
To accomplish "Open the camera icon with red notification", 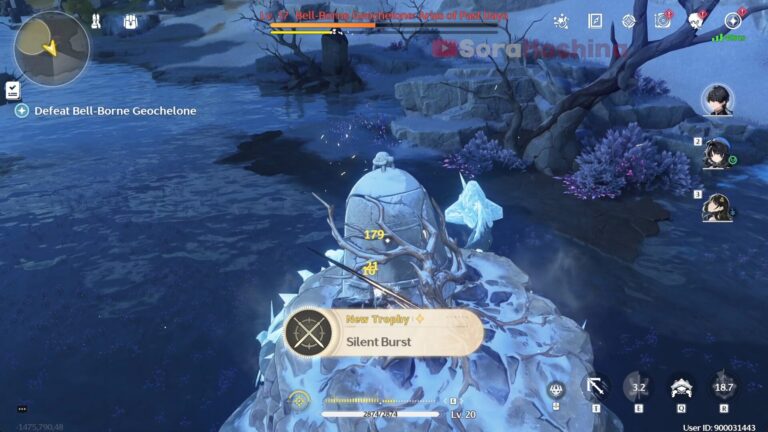I will point(661,21).
